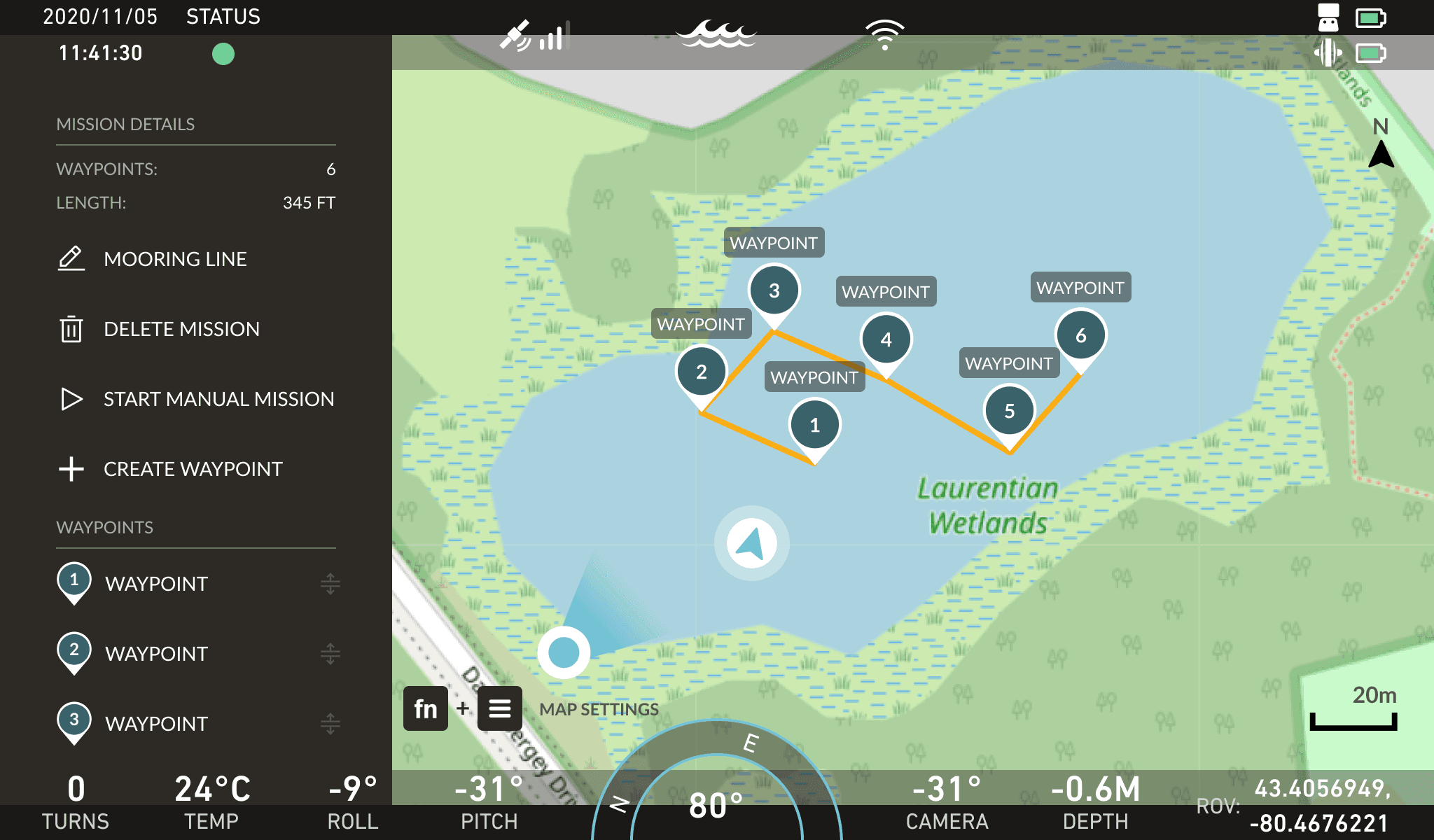
Task: Click map marker for waypoint 1
Action: (814, 426)
